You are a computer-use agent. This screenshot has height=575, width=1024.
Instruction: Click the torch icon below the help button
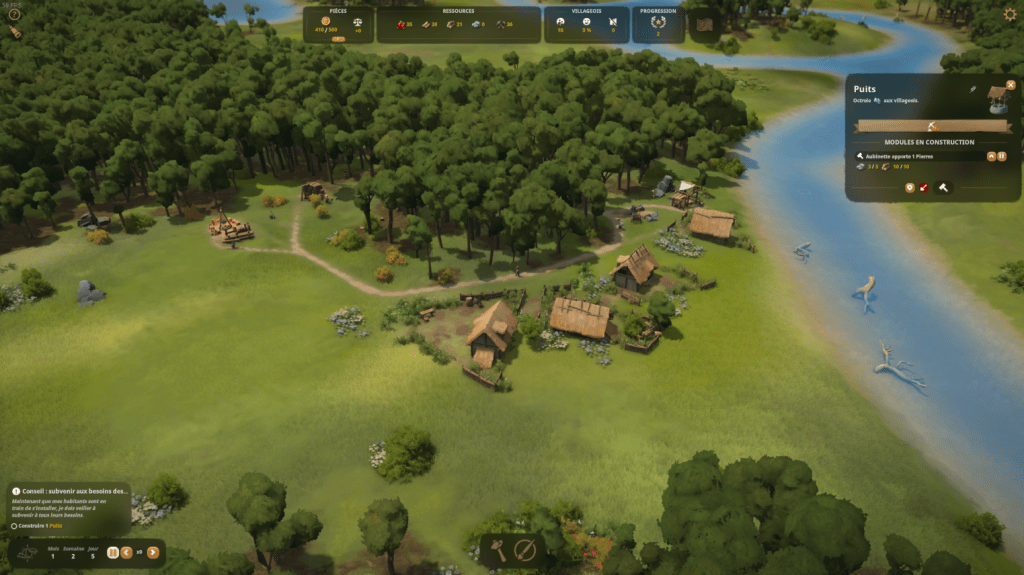coord(15,32)
